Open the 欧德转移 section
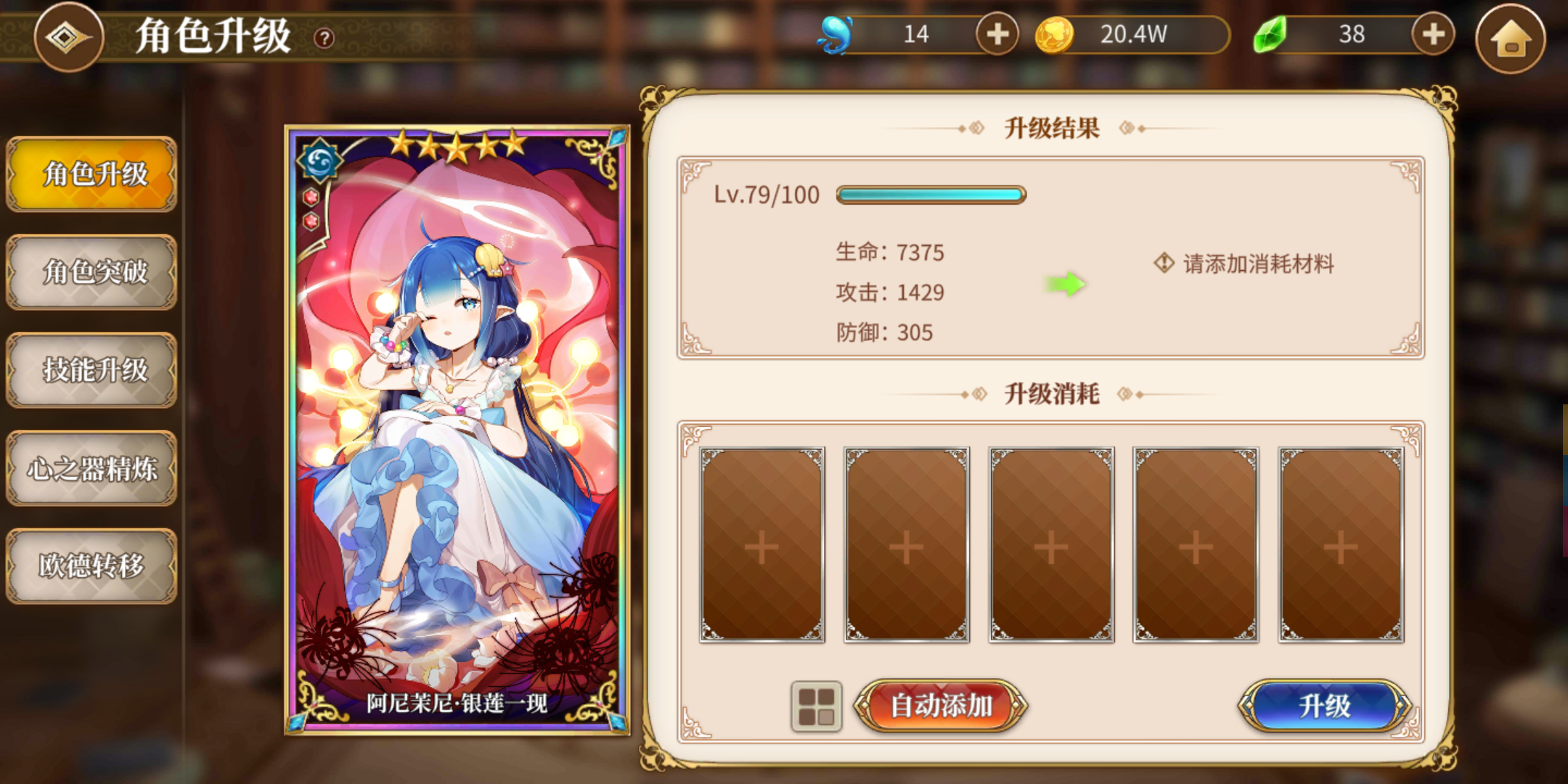The height and width of the screenshot is (784, 1568). click(x=91, y=565)
